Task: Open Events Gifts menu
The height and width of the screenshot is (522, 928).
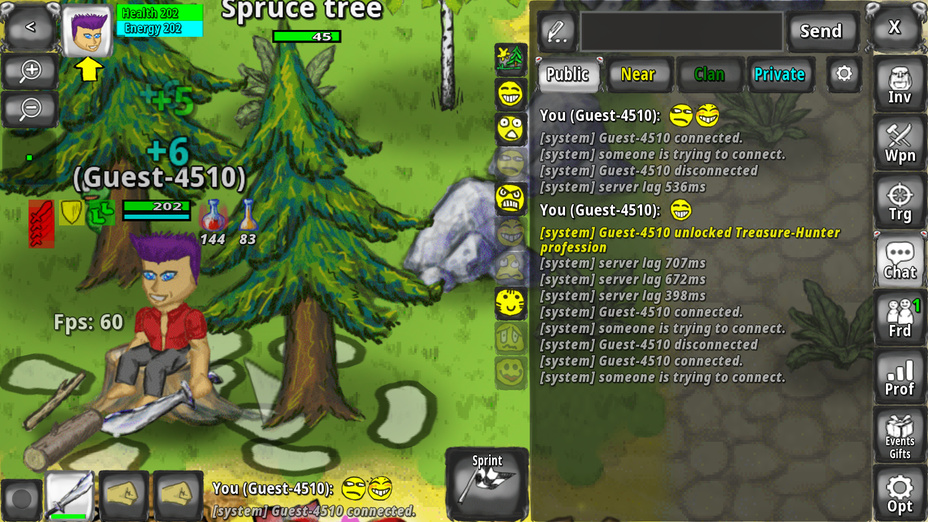Action: (899, 435)
